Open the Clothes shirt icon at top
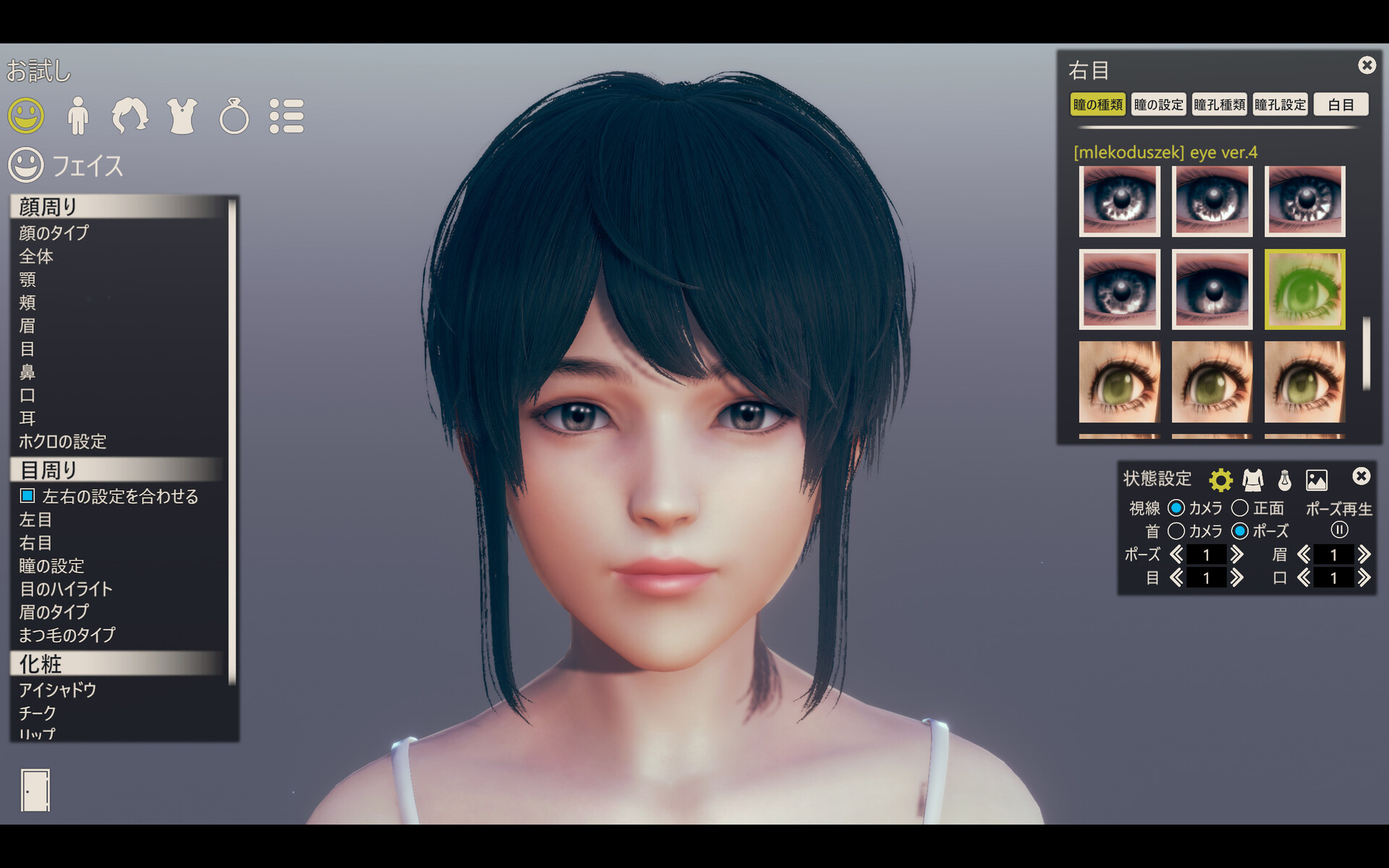 click(x=183, y=114)
